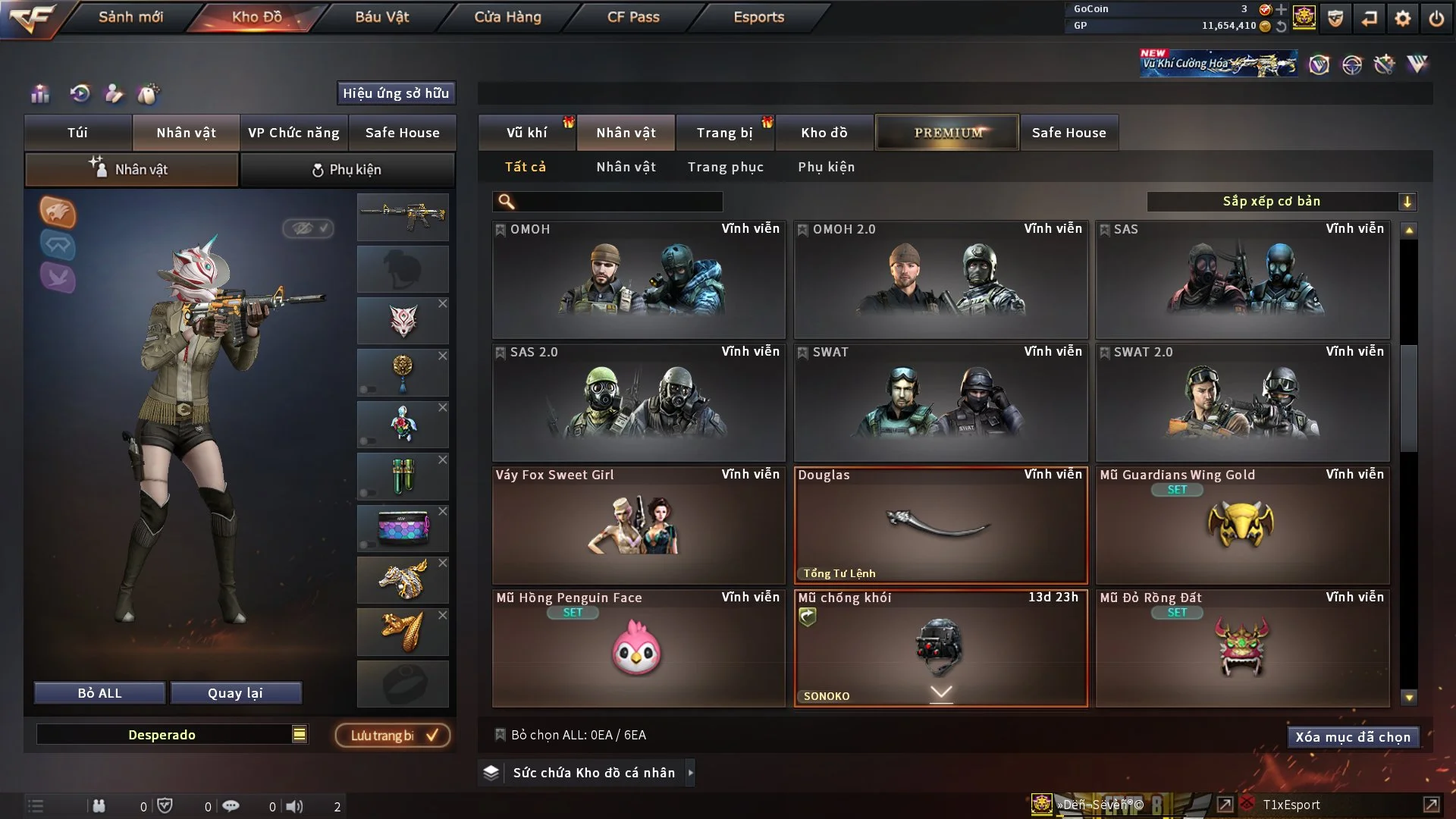
Task: Open the CF Pass menu
Action: click(633, 17)
